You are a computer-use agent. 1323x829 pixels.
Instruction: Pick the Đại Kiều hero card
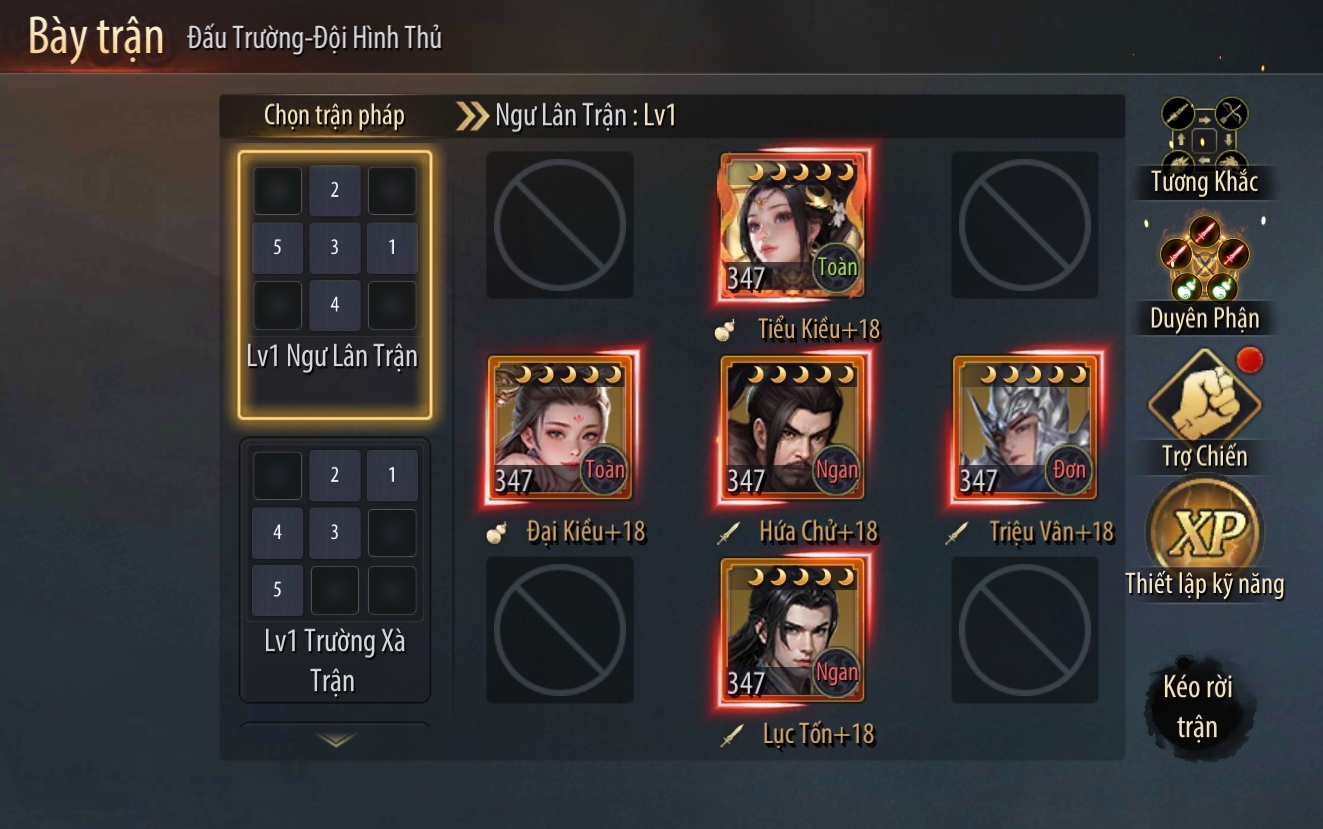560,427
